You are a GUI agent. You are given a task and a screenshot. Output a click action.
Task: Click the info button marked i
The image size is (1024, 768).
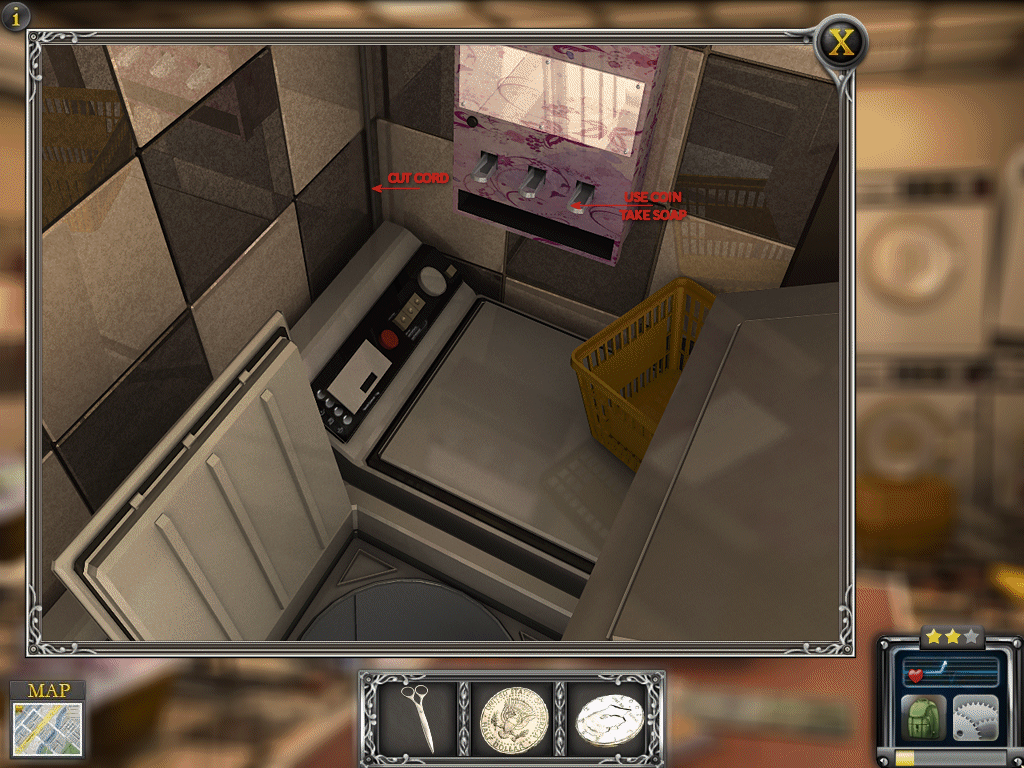pyautogui.click(x=16, y=16)
